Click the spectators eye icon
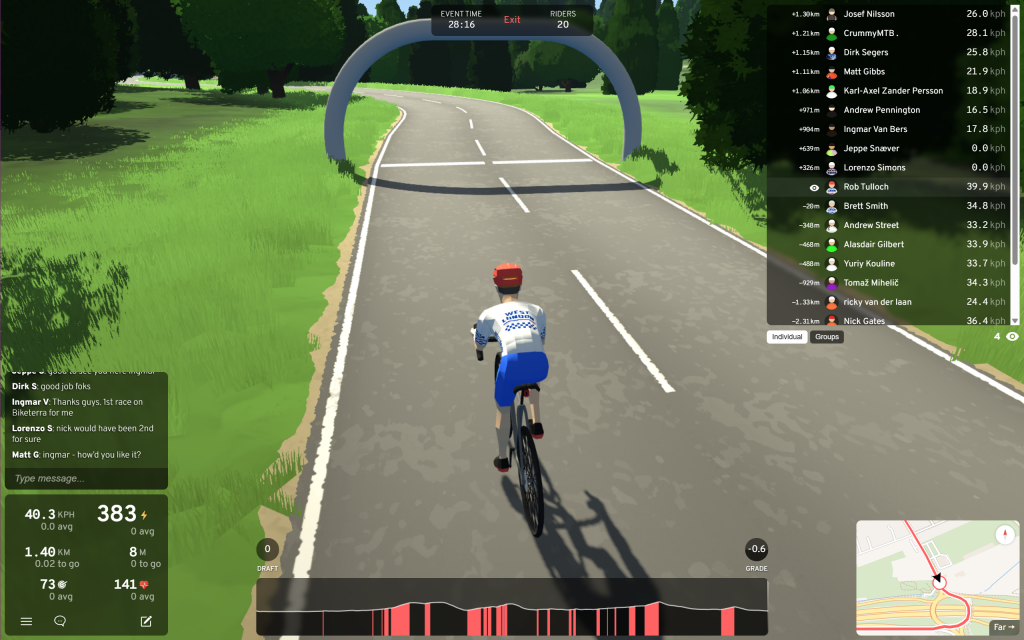 1012,337
